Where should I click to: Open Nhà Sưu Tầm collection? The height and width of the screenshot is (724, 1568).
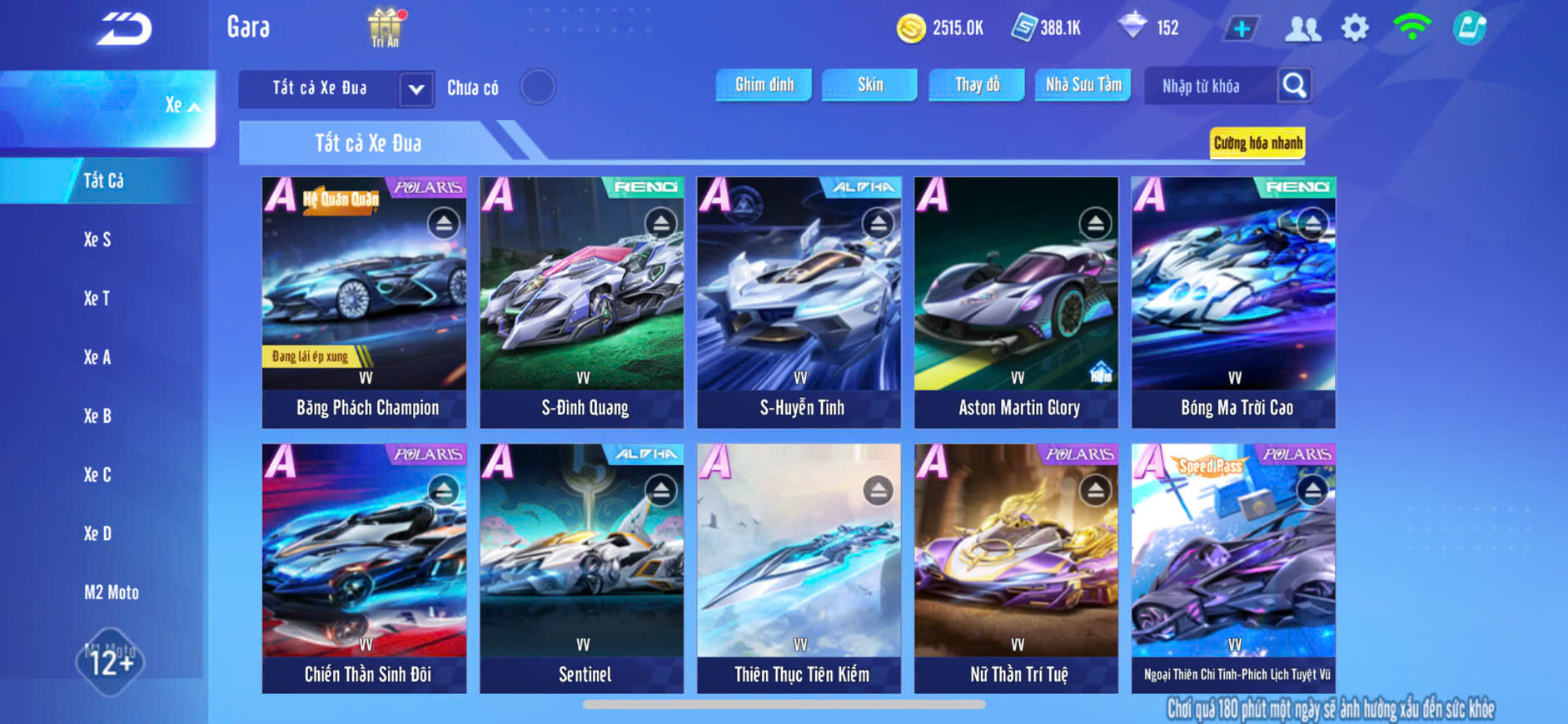point(1083,85)
